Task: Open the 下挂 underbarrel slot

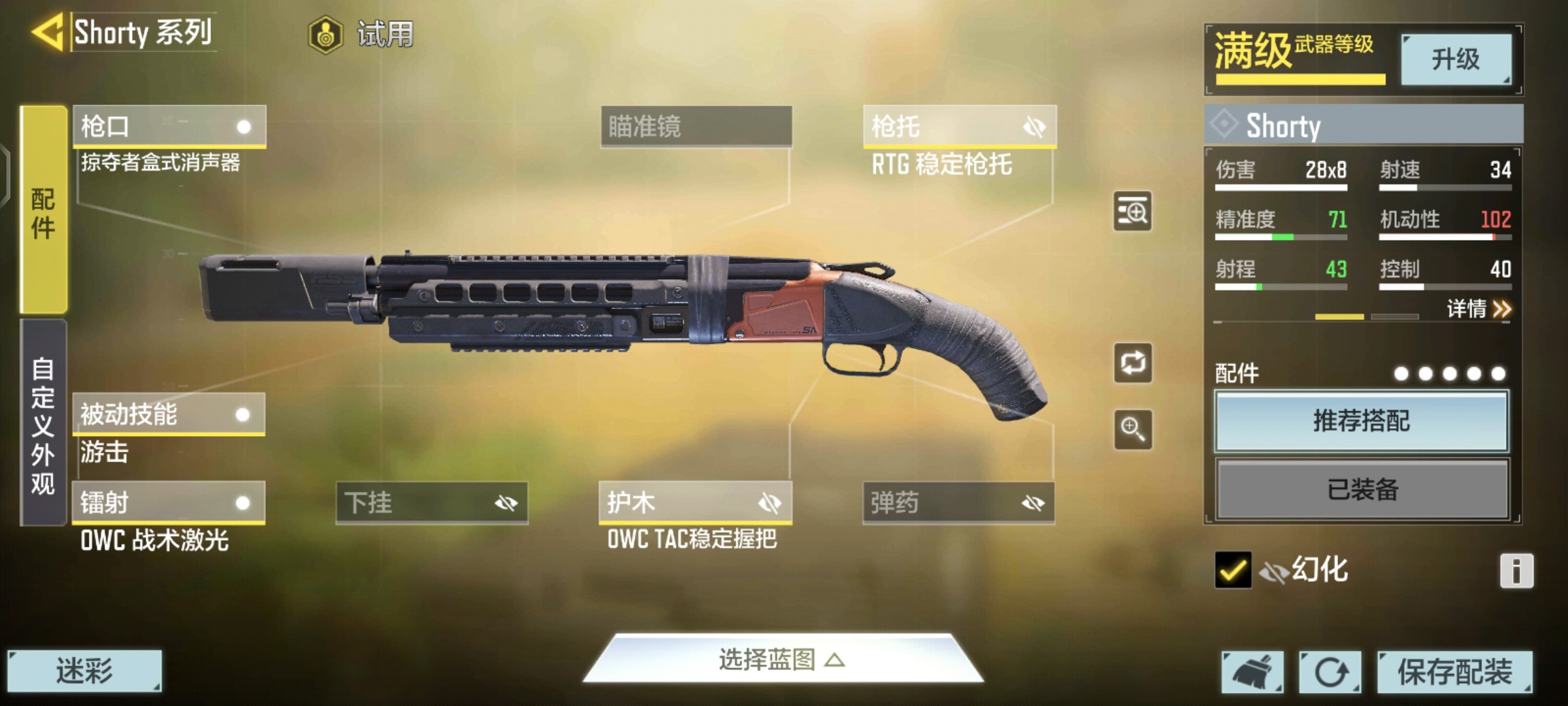Action: click(x=432, y=503)
